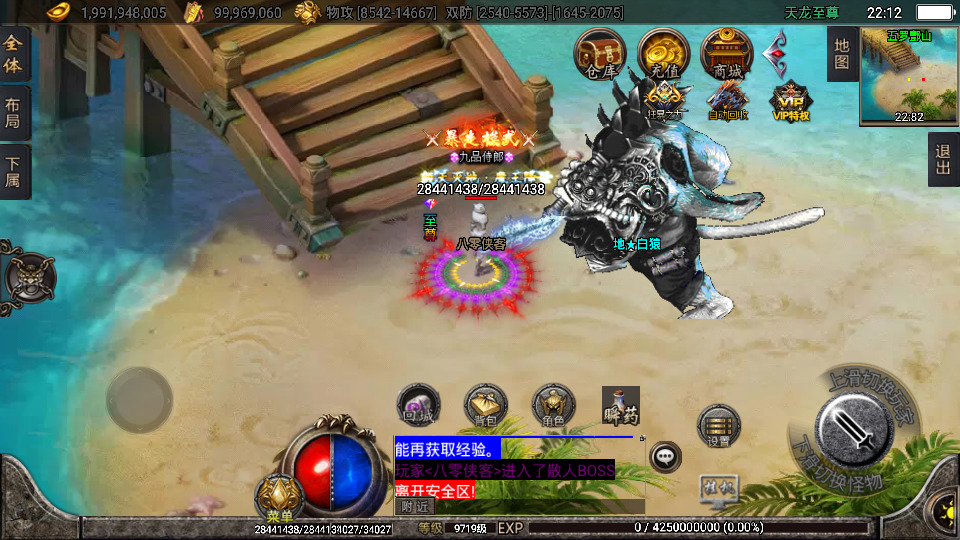Use the 瞬药 instant potion
The image size is (960, 540).
[x=620, y=405]
